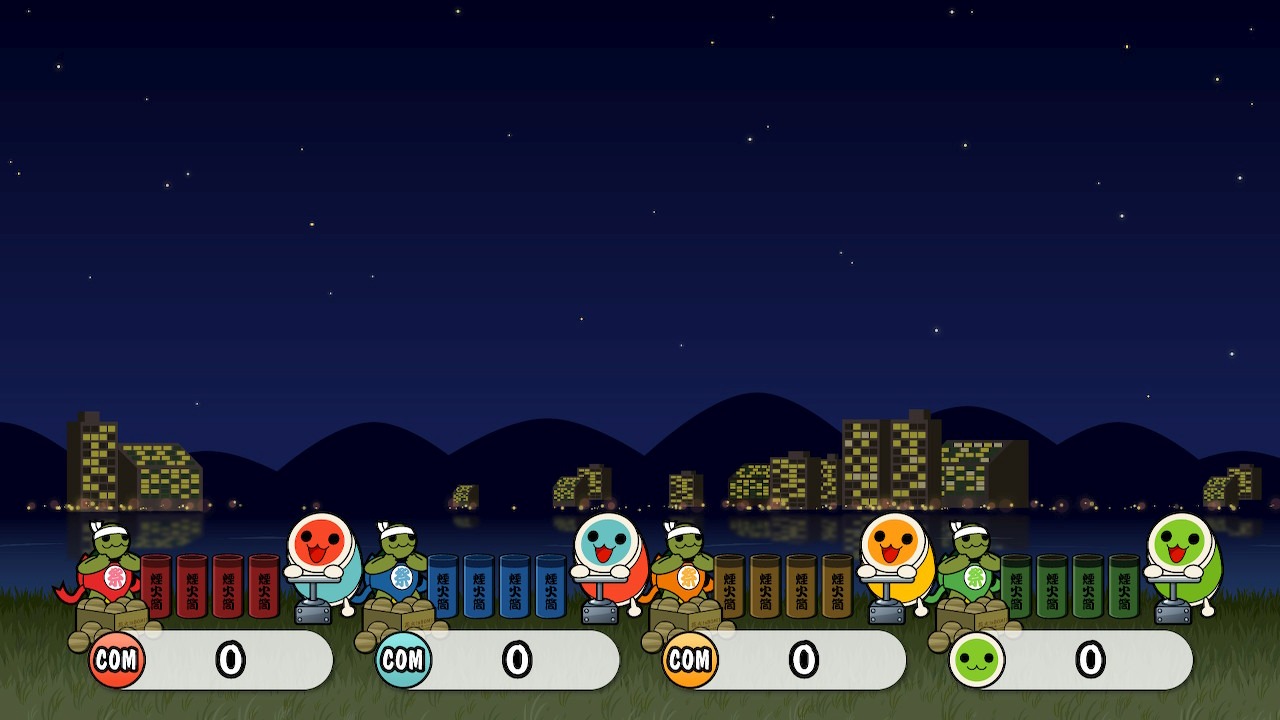Viewport: 1280px width, 720px height.
Task: Select the red COM player badge
Action: [117, 660]
